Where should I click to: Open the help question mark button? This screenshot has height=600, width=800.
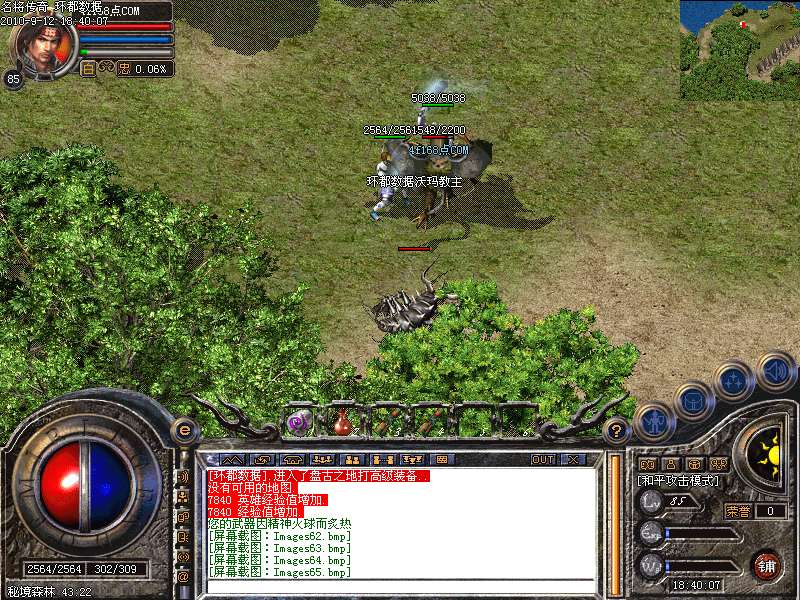pyautogui.click(x=617, y=431)
